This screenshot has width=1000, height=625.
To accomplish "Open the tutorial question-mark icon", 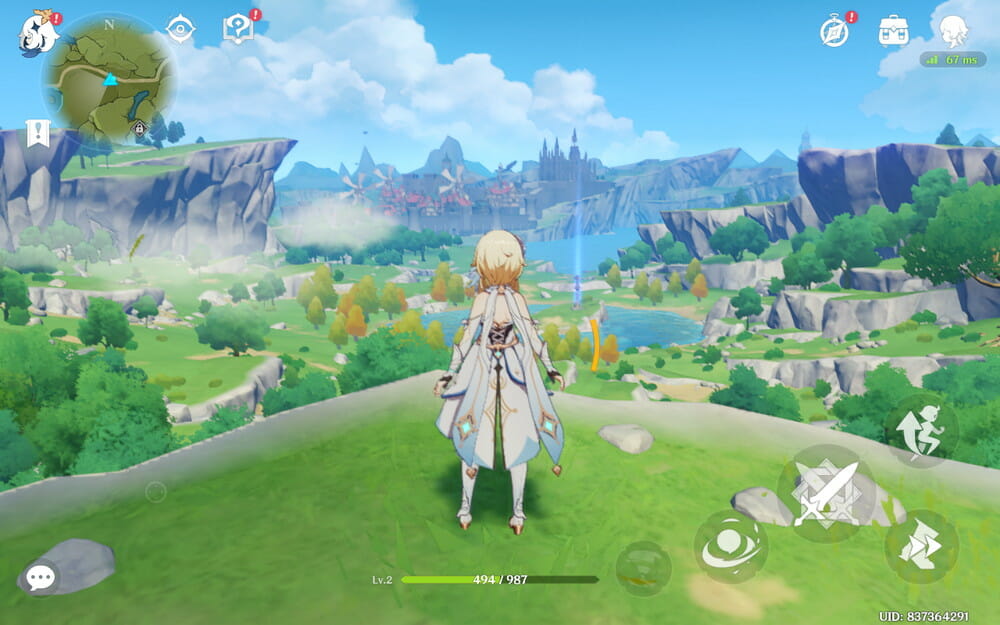I will 238,29.
